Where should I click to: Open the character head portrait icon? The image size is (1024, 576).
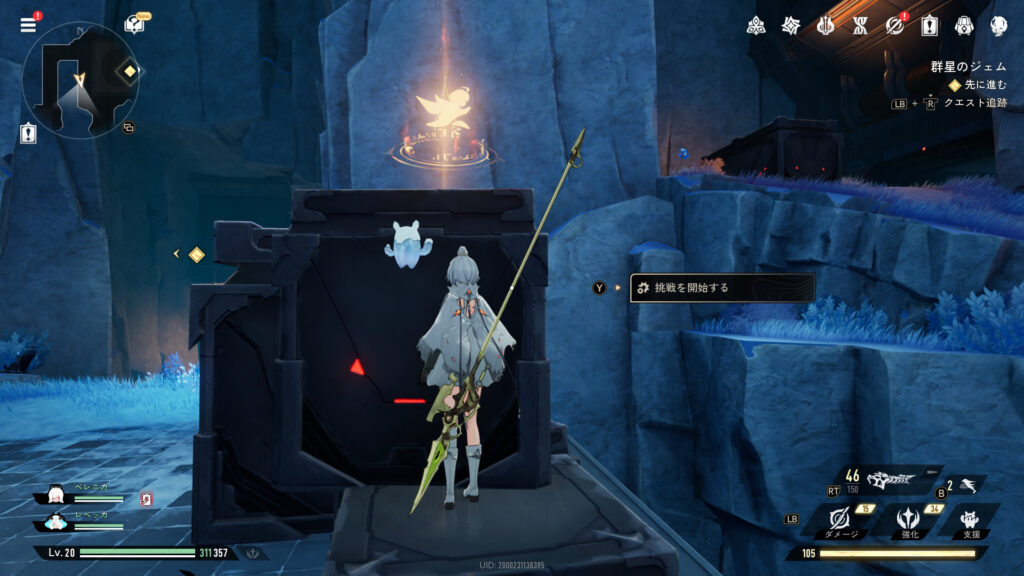point(998,25)
